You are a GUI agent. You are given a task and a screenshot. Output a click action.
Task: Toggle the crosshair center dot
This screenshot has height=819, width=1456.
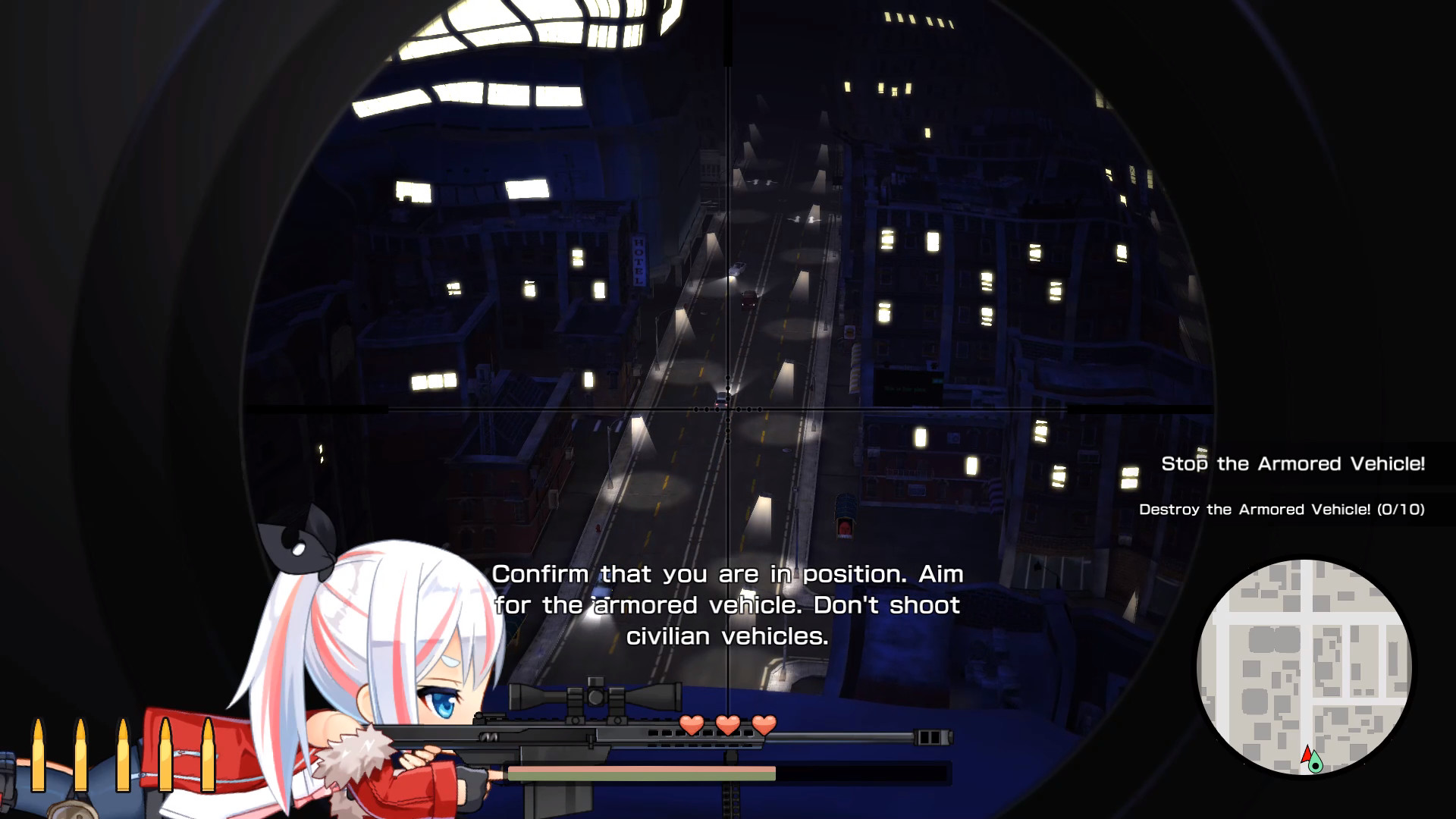pos(726,409)
